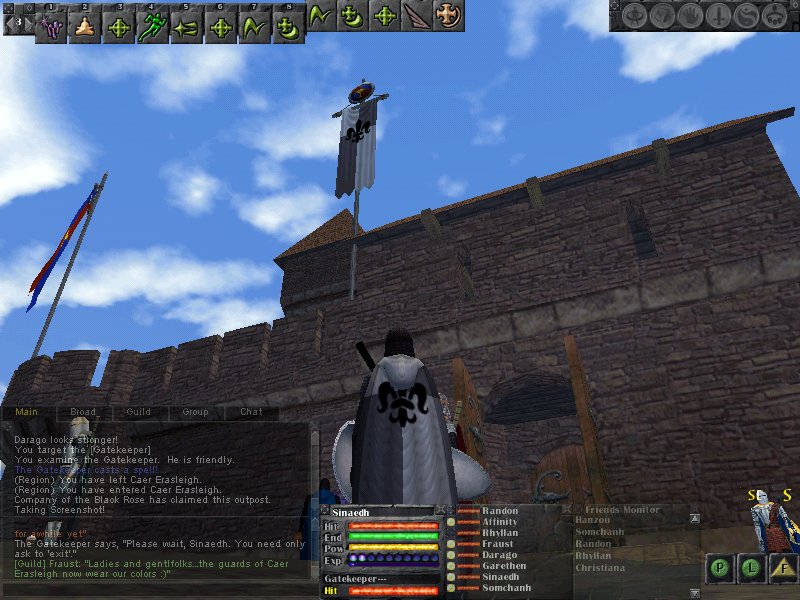Screen dimensions: 800x600
Task: Show the Group chat tab
Action: tap(195, 411)
